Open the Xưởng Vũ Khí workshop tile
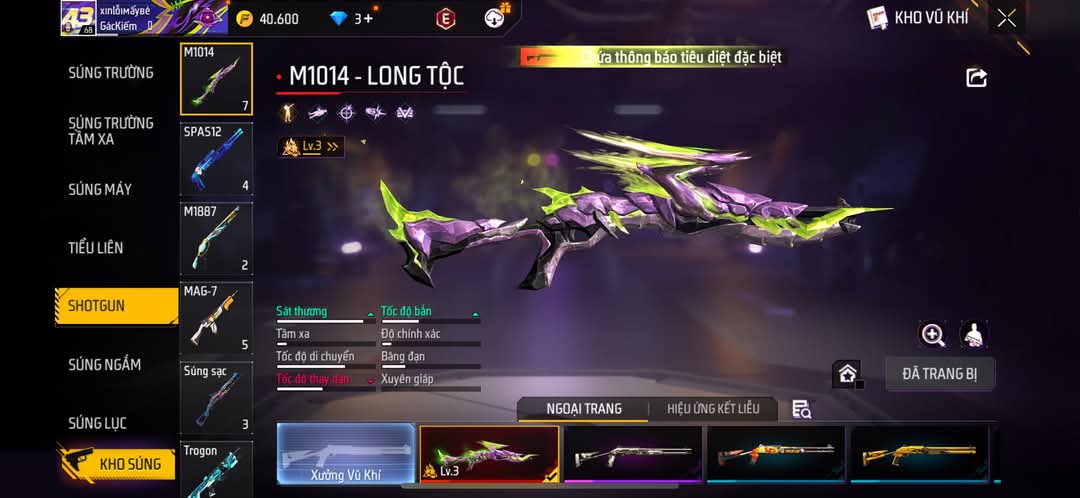 [x=345, y=456]
